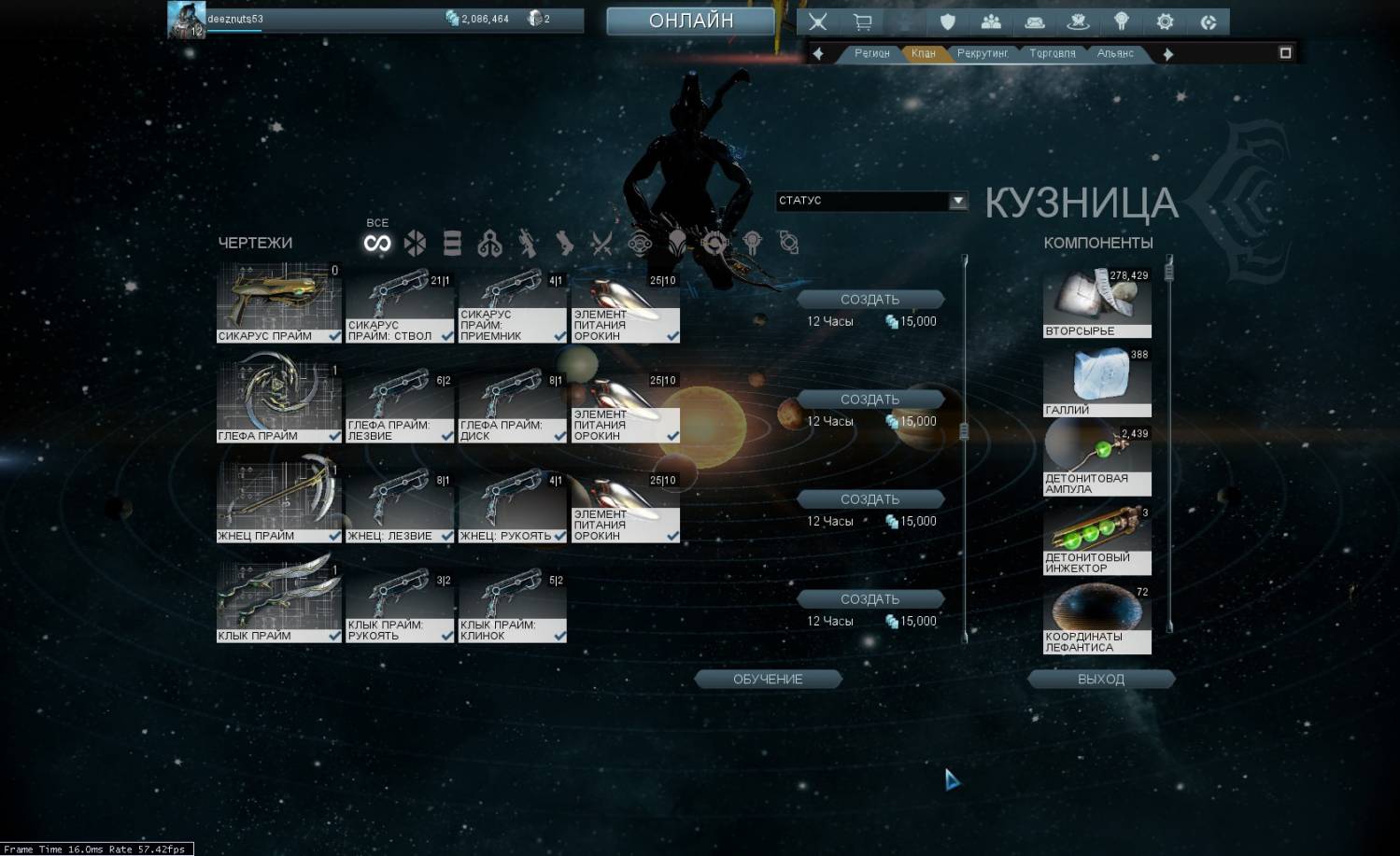Click the Выход exit button
This screenshot has width=1400, height=856.
1100,680
